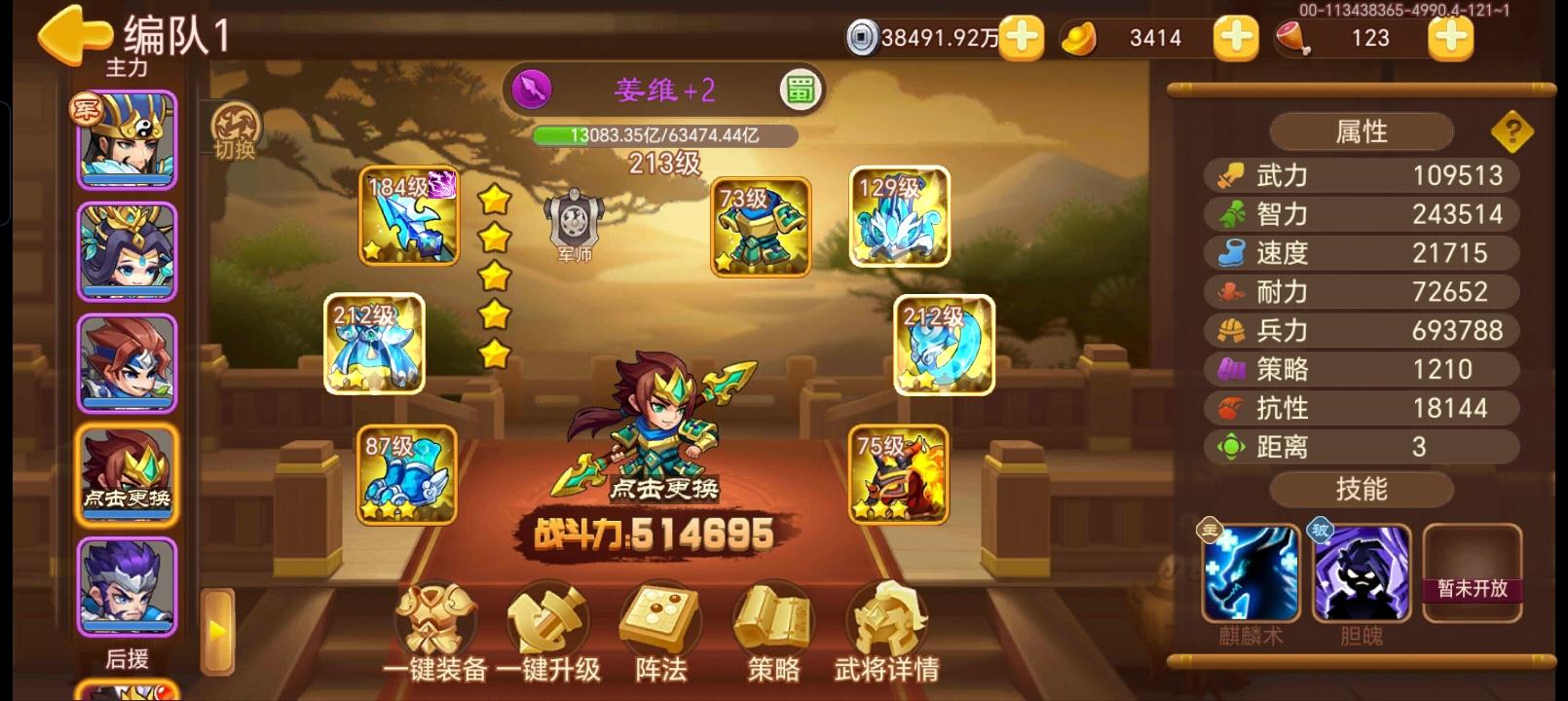Collapse the sidebar with the yellow arrow tab
The height and width of the screenshot is (701, 1568).
coord(216,630)
